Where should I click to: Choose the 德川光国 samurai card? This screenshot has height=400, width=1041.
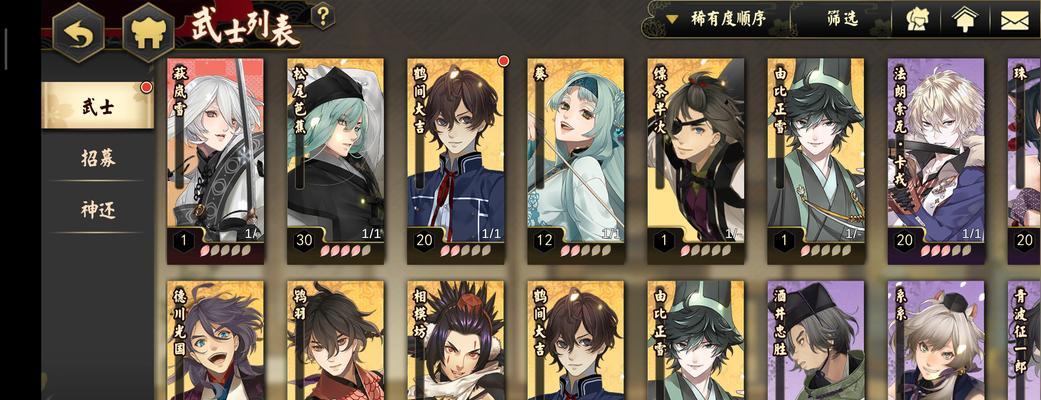point(215,342)
